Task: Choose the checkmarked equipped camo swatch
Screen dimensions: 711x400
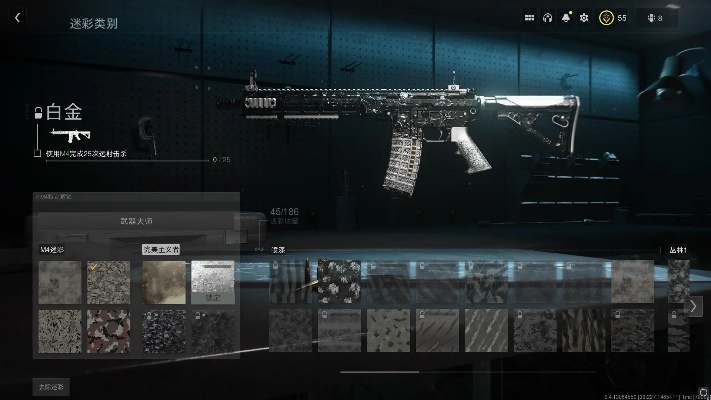Action: pos(108,282)
